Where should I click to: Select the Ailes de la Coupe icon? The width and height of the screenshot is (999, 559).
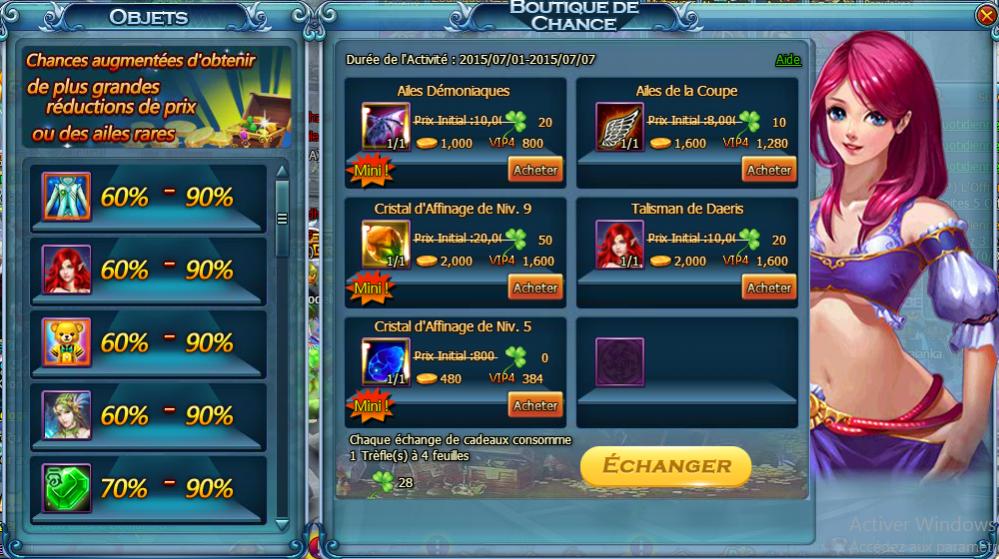click(620, 127)
